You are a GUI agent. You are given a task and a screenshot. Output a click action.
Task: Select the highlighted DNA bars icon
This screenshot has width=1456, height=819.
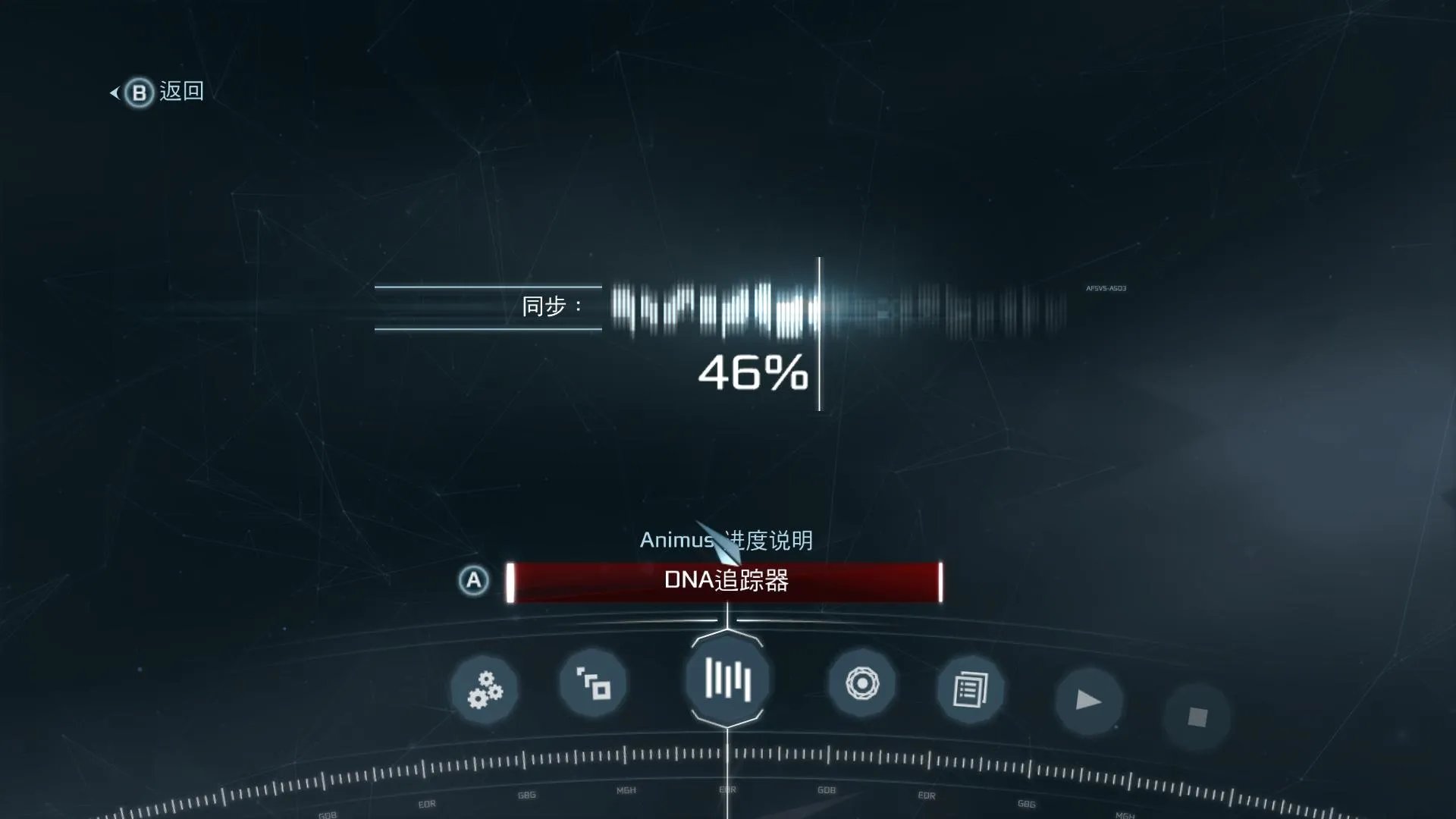727,679
